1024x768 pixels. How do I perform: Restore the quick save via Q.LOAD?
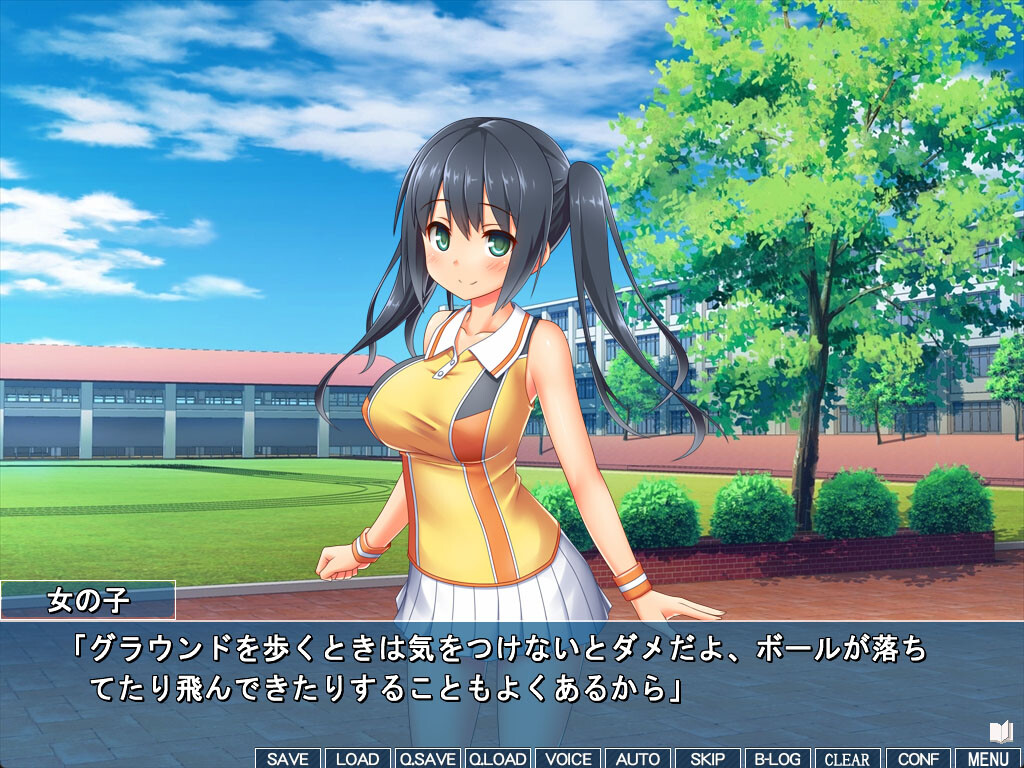click(498, 759)
